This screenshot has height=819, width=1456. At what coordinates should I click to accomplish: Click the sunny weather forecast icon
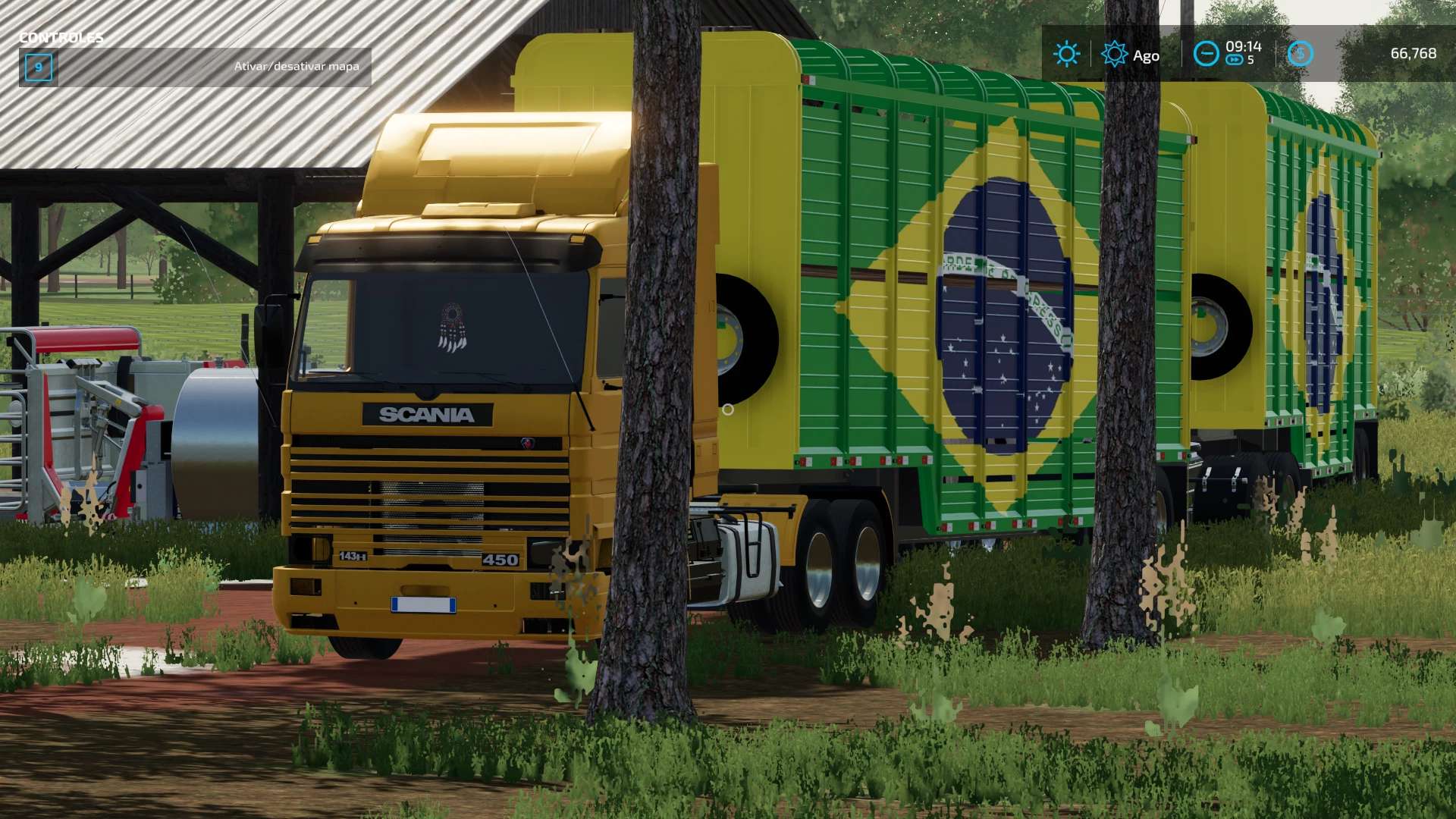tap(1066, 54)
